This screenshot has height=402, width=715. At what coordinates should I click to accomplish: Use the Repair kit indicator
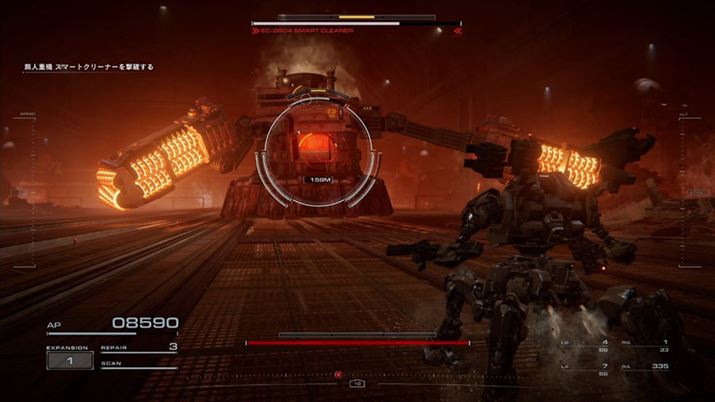pyautogui.click(x=139, y=347)
